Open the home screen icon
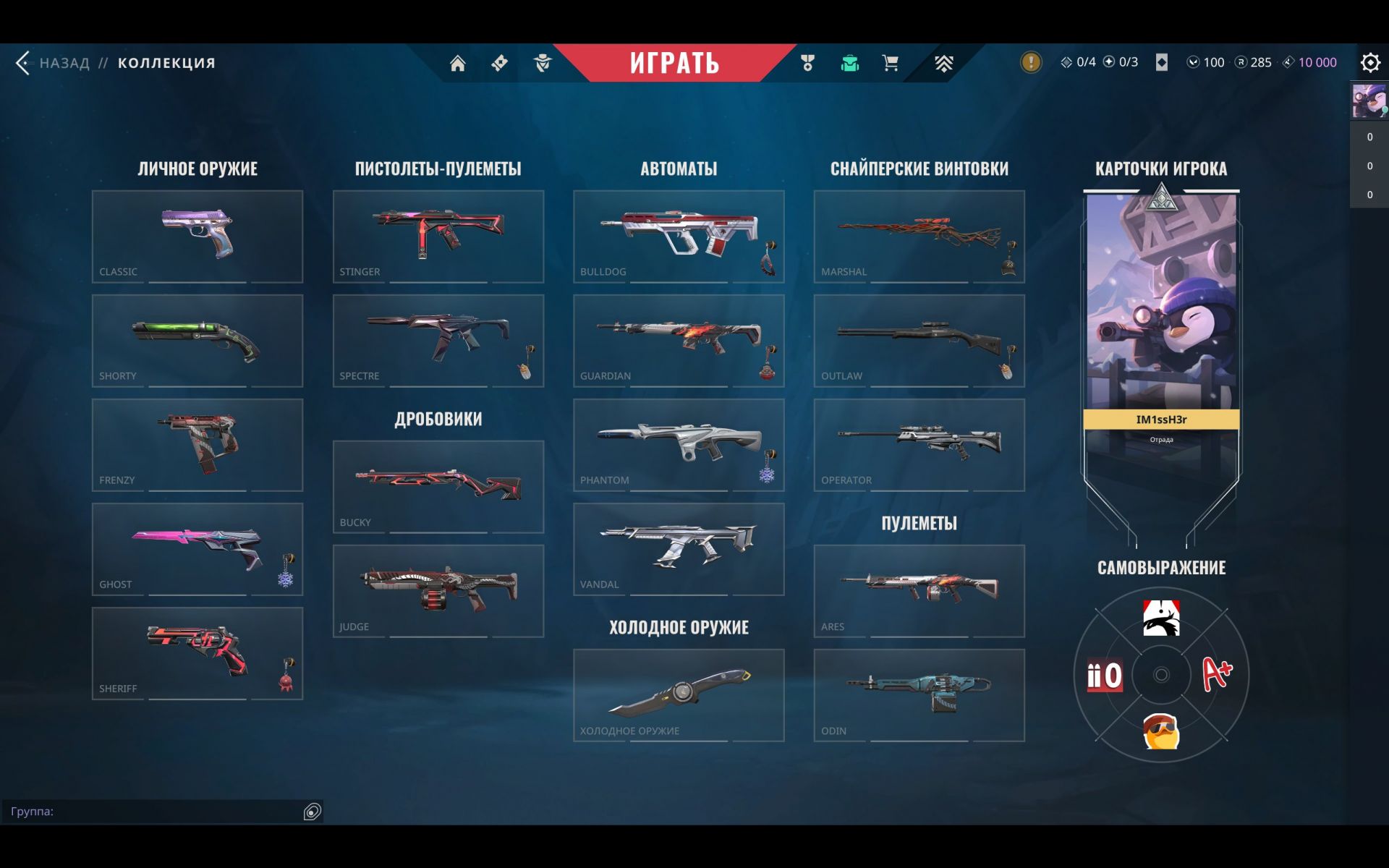The height and width of the screenshot is (868, 1389). [457, 64]
